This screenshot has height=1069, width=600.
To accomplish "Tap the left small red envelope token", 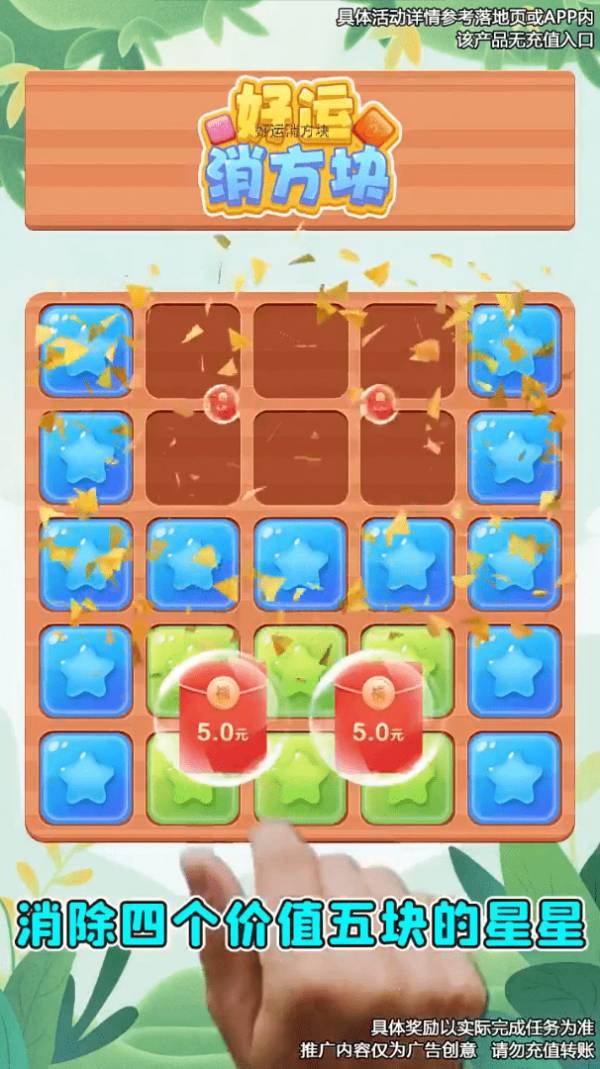I will click(x=218, y=402).
